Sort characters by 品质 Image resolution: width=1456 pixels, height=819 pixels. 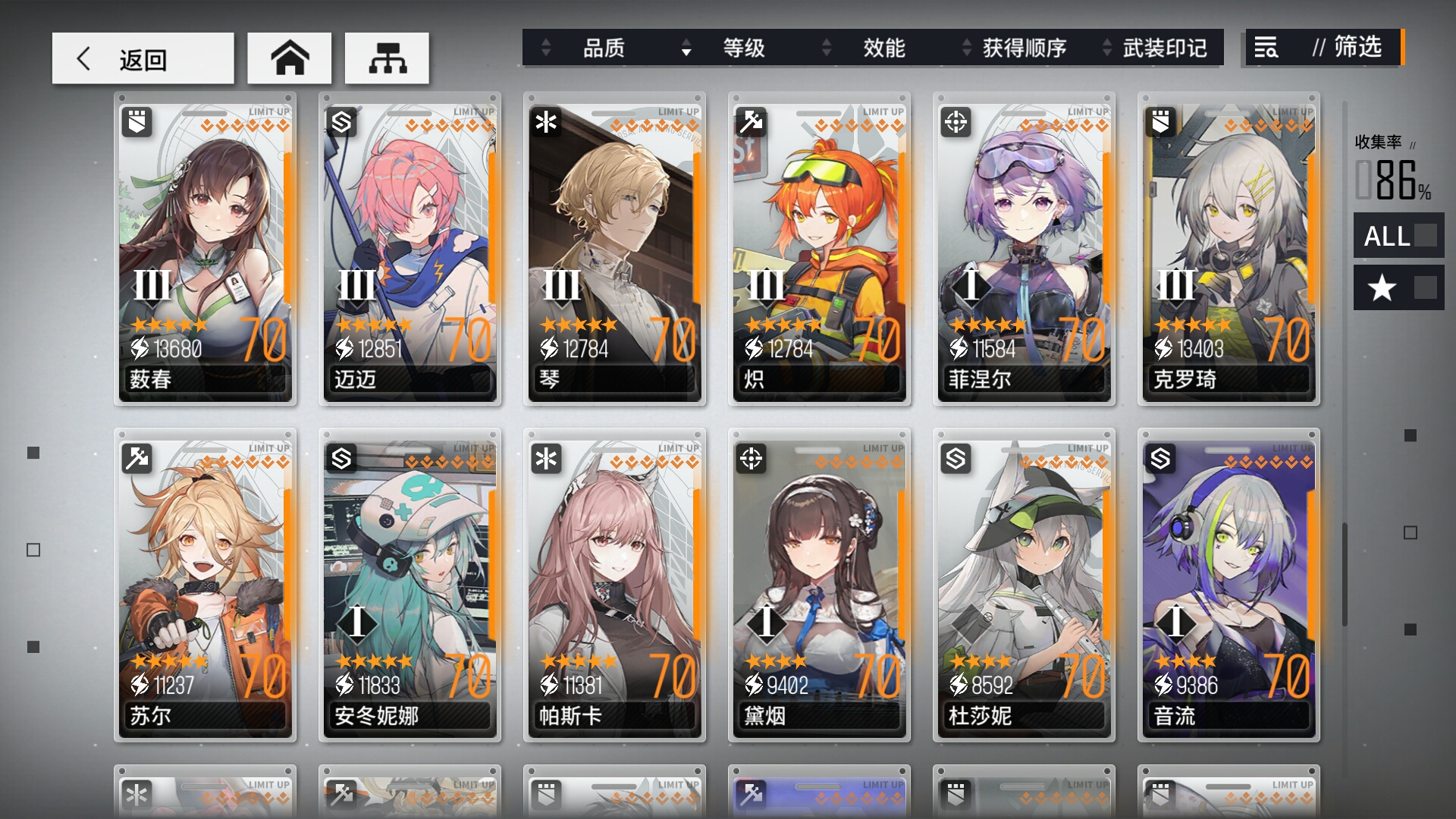[x=603, y=49]
